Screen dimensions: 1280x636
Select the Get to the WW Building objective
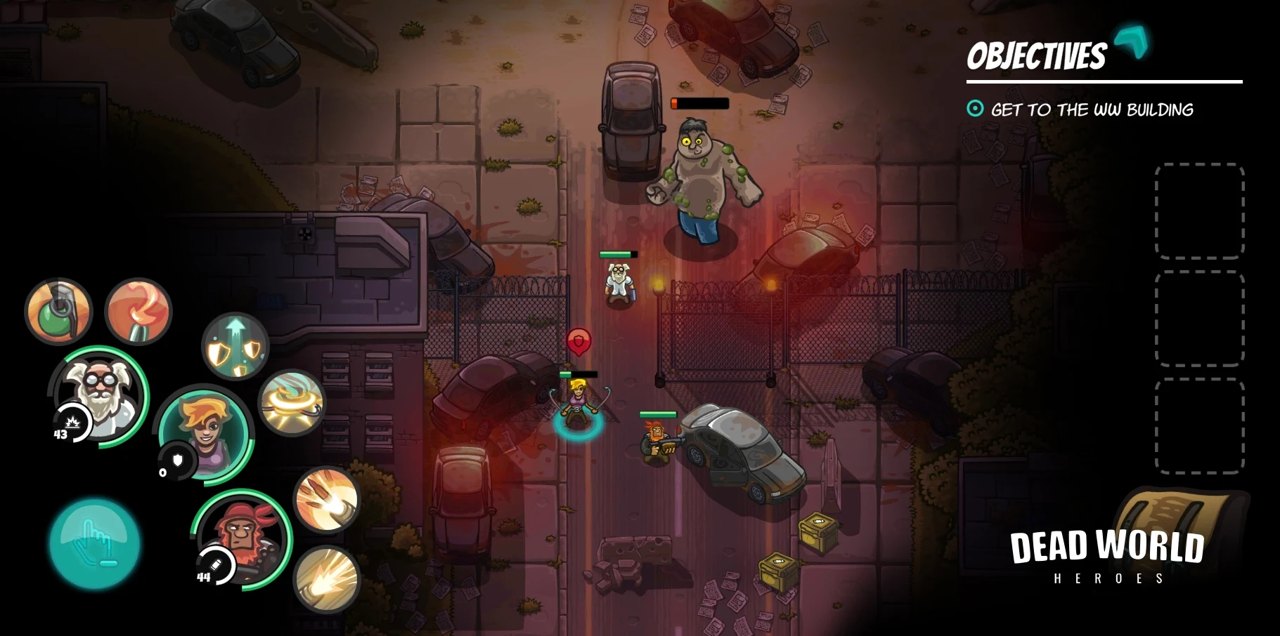pyautogui.click(x=1091, y=110)
